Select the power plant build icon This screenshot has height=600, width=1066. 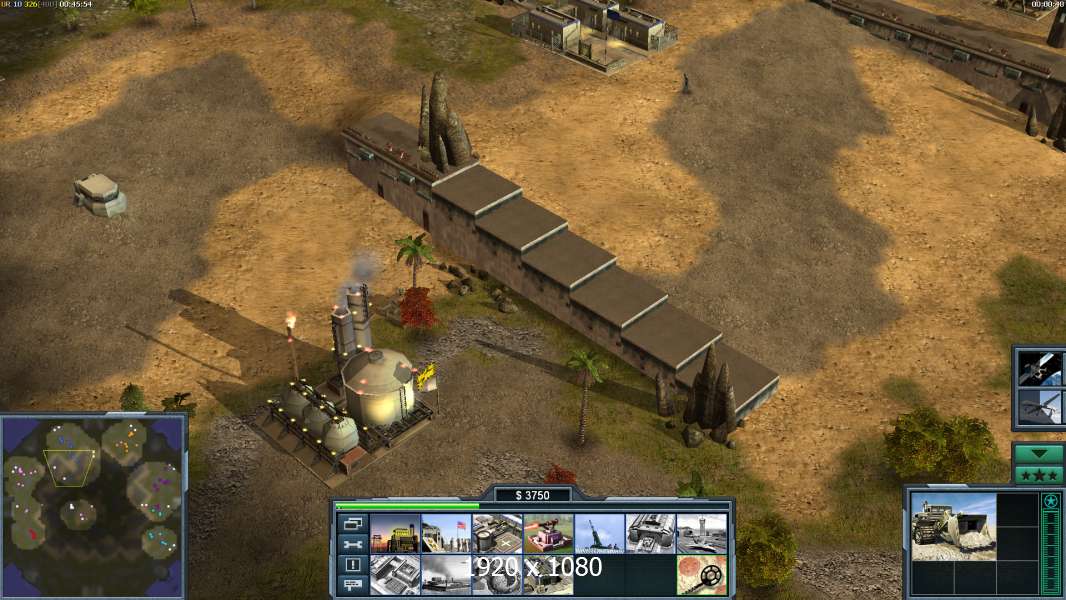pos(395,534)
